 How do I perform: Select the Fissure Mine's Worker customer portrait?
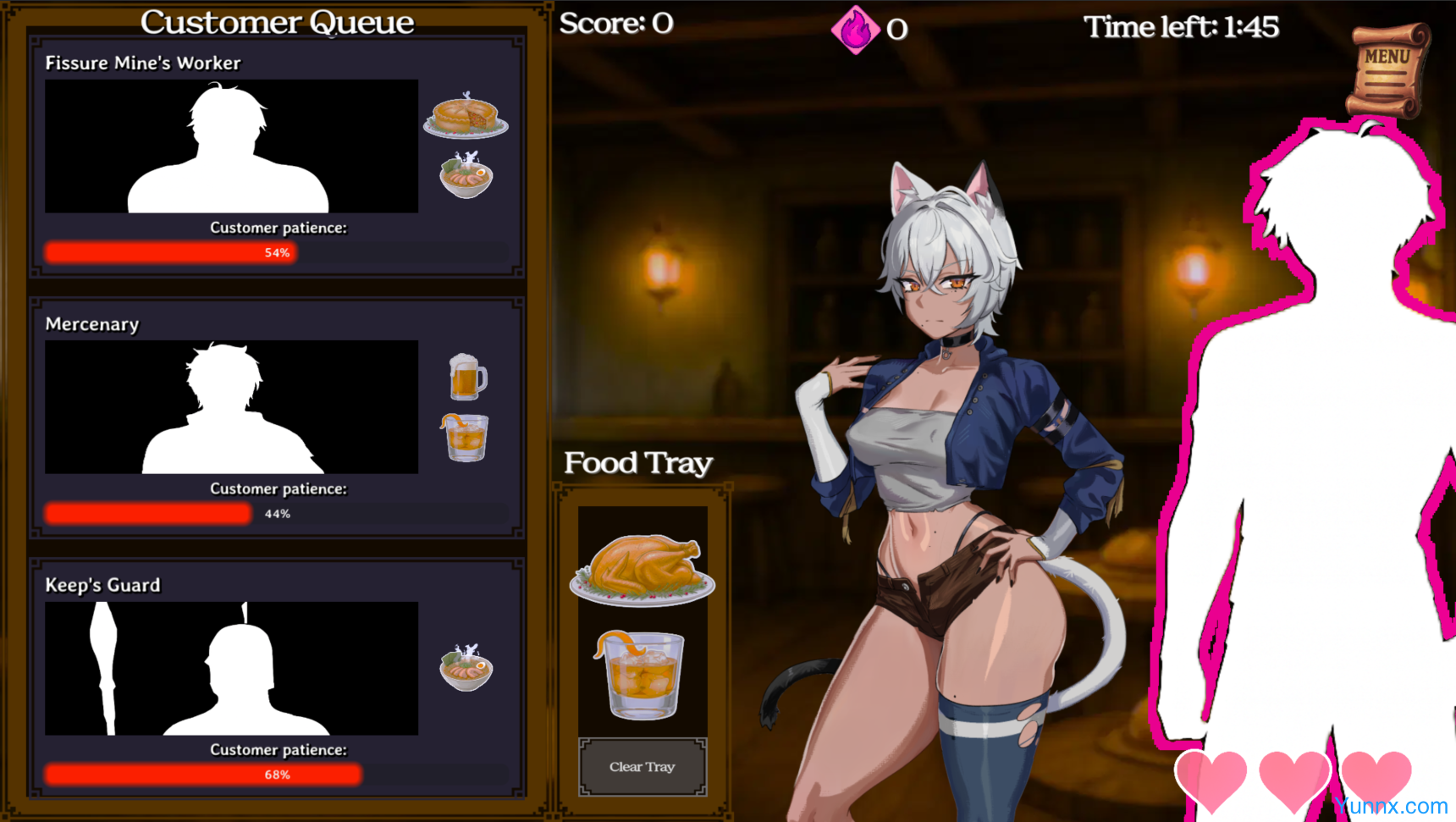231,146
